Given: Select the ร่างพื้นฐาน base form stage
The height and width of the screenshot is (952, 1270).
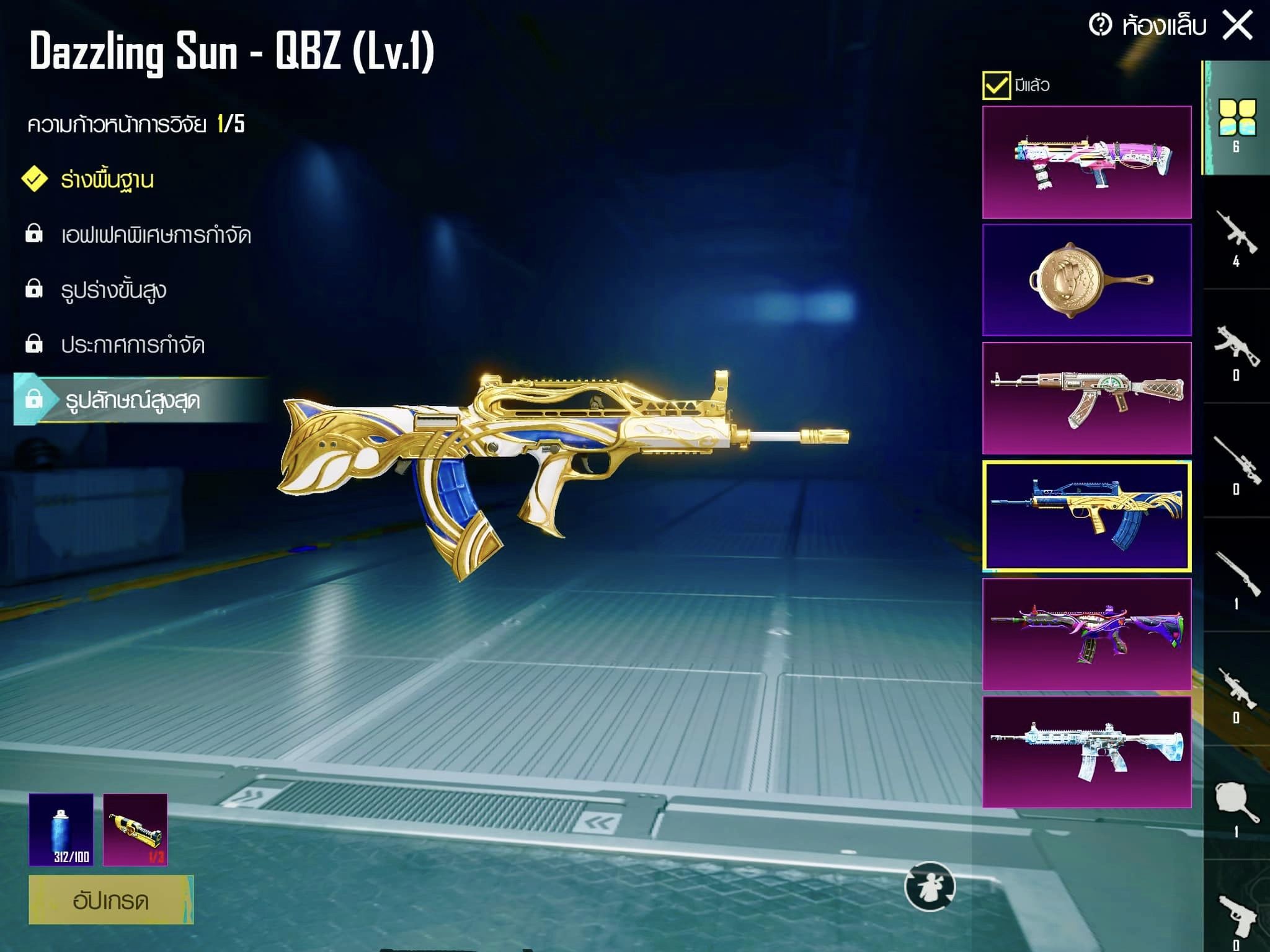Looking at the screenshot, I should pos(107,180).
